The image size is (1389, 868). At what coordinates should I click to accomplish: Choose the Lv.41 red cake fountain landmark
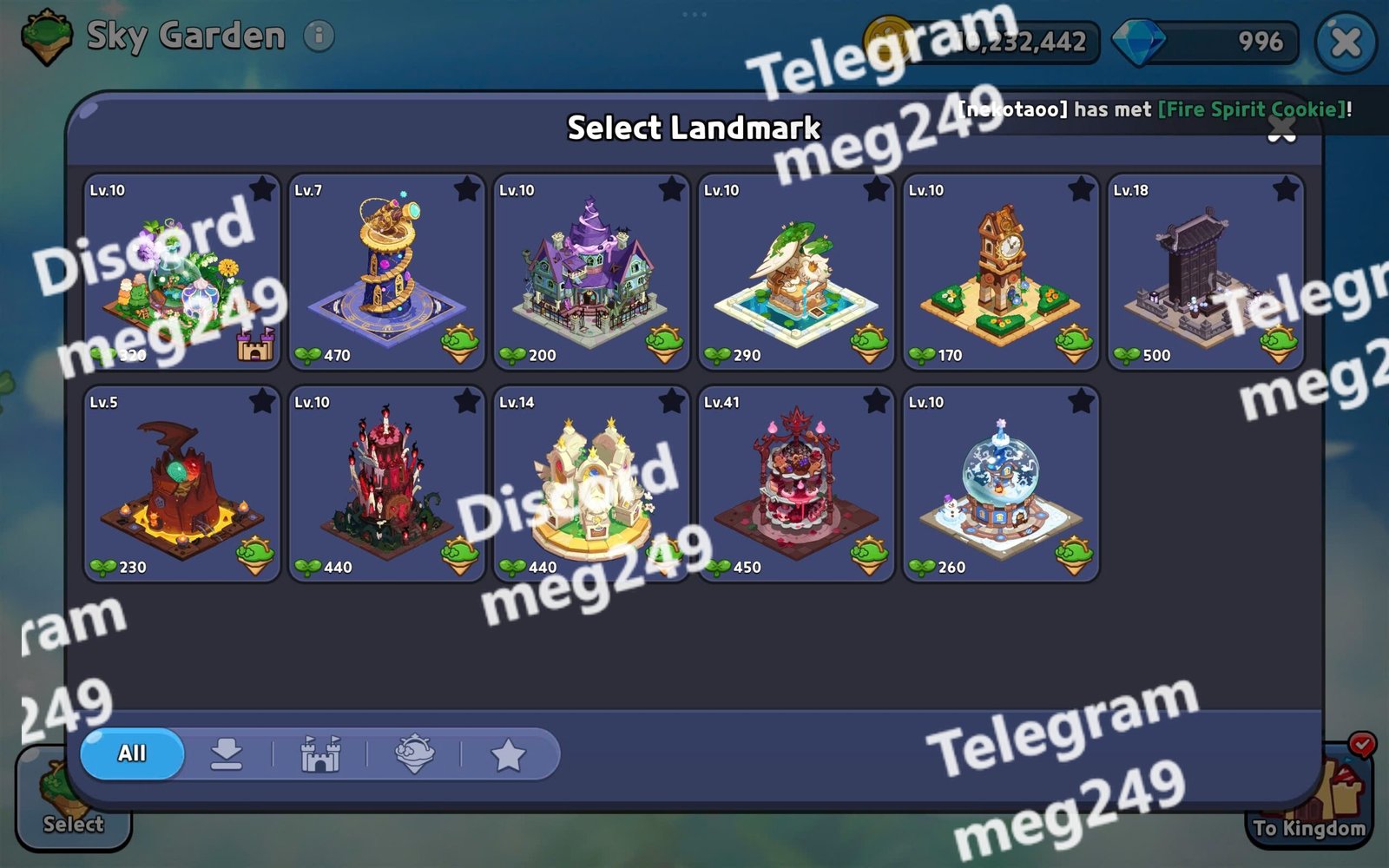tap(795, 483)
